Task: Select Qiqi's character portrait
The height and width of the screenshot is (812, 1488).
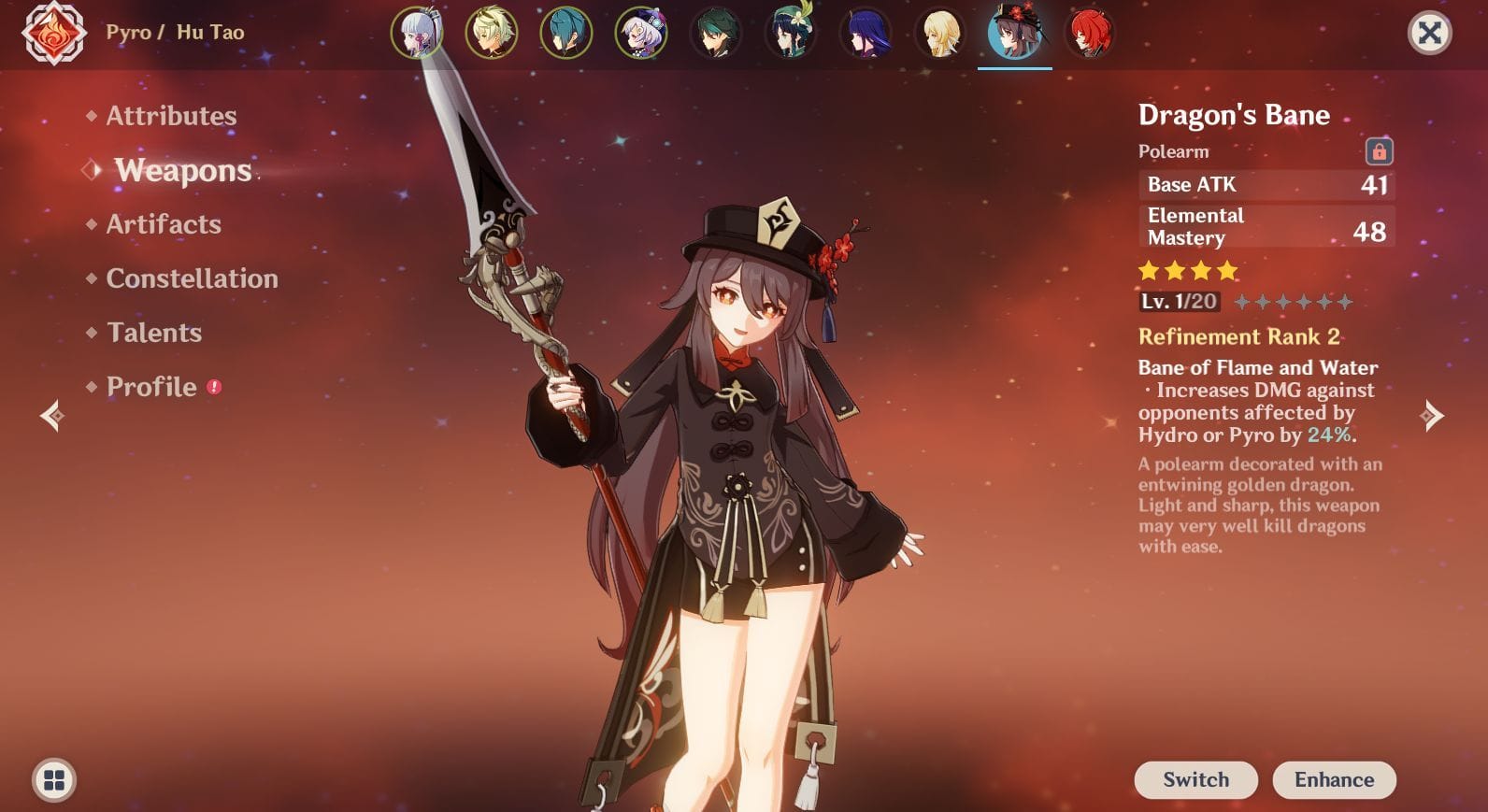Action: pyautogui.click(x=643, y=33)
